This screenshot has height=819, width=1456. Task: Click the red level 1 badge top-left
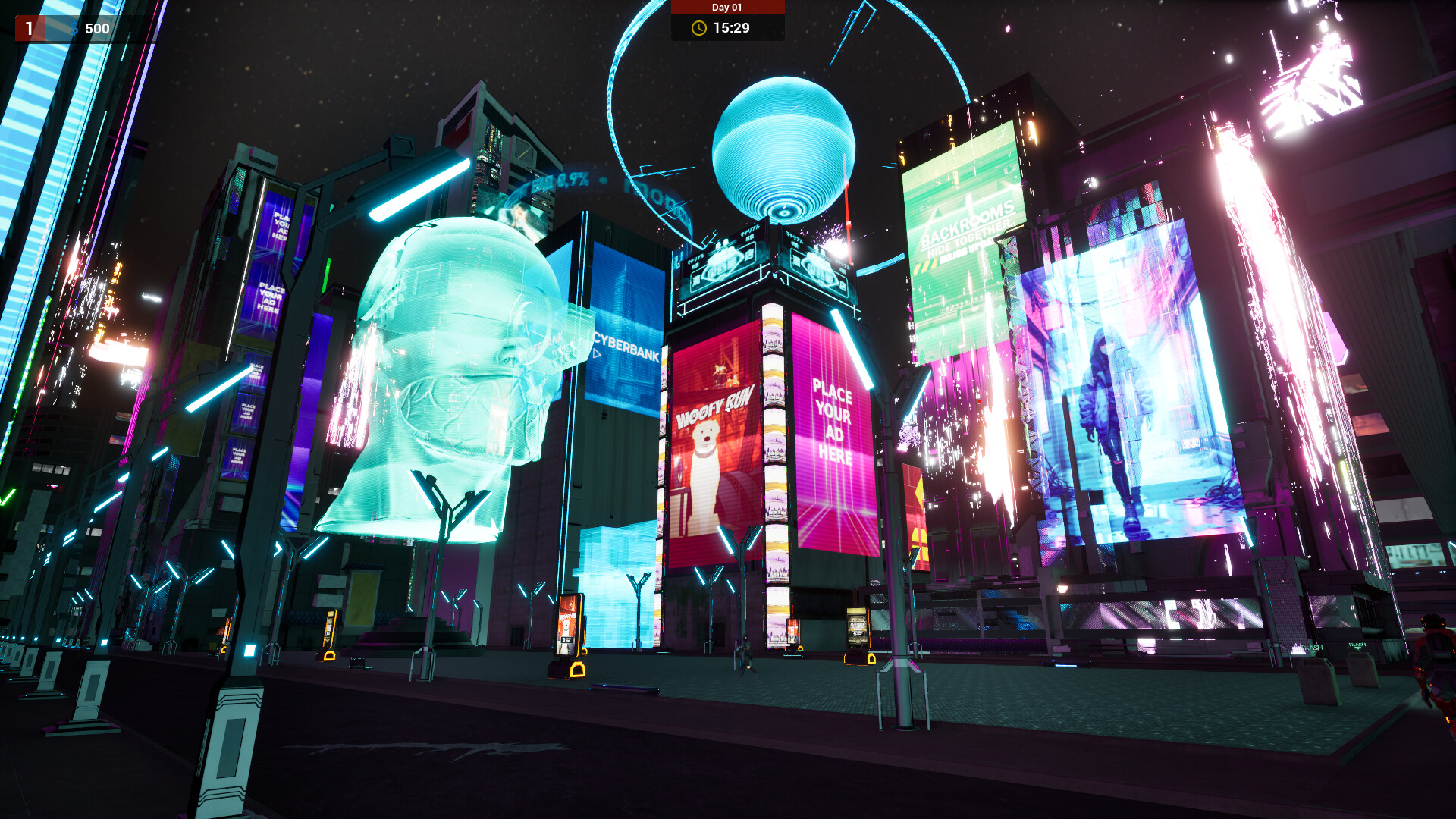[x=29, y=28]
